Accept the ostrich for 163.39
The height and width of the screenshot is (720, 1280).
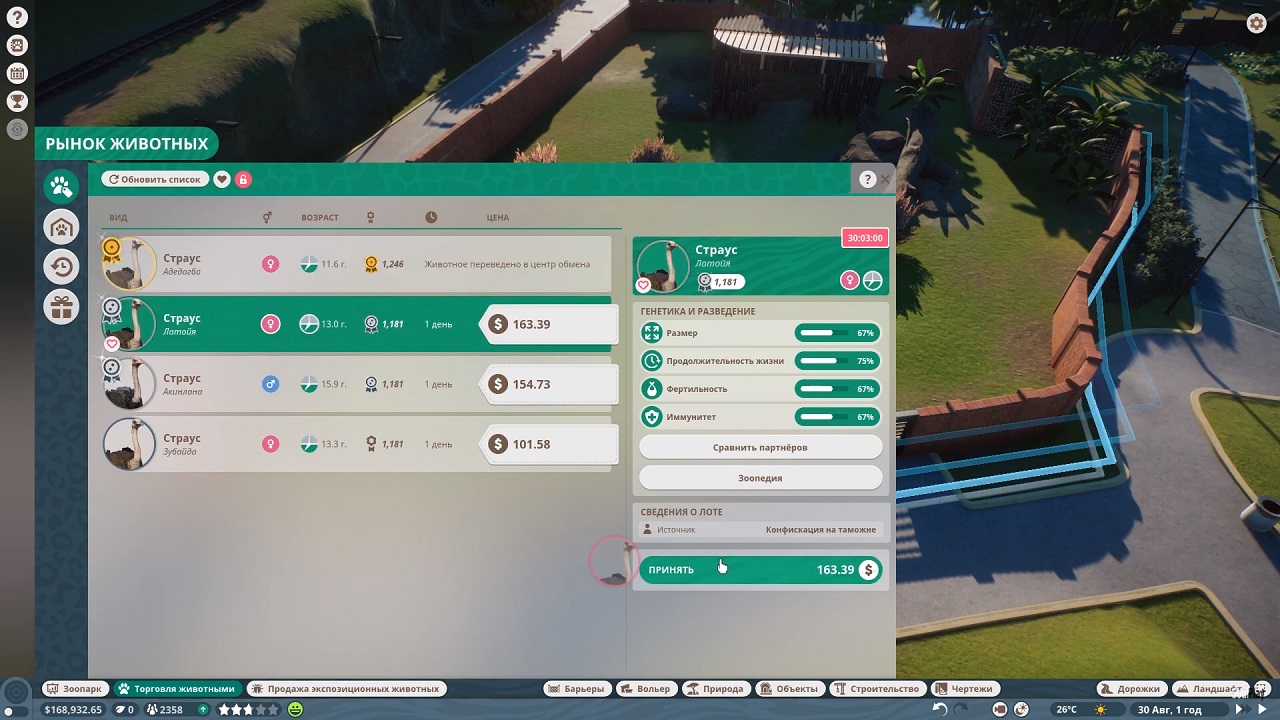760,570
